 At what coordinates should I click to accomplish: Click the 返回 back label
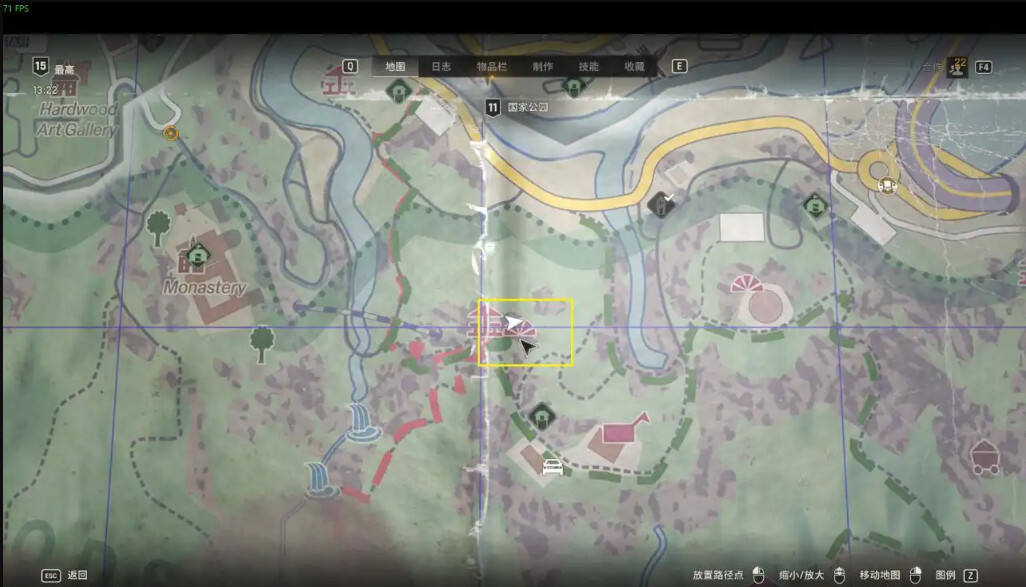point(77,575)
